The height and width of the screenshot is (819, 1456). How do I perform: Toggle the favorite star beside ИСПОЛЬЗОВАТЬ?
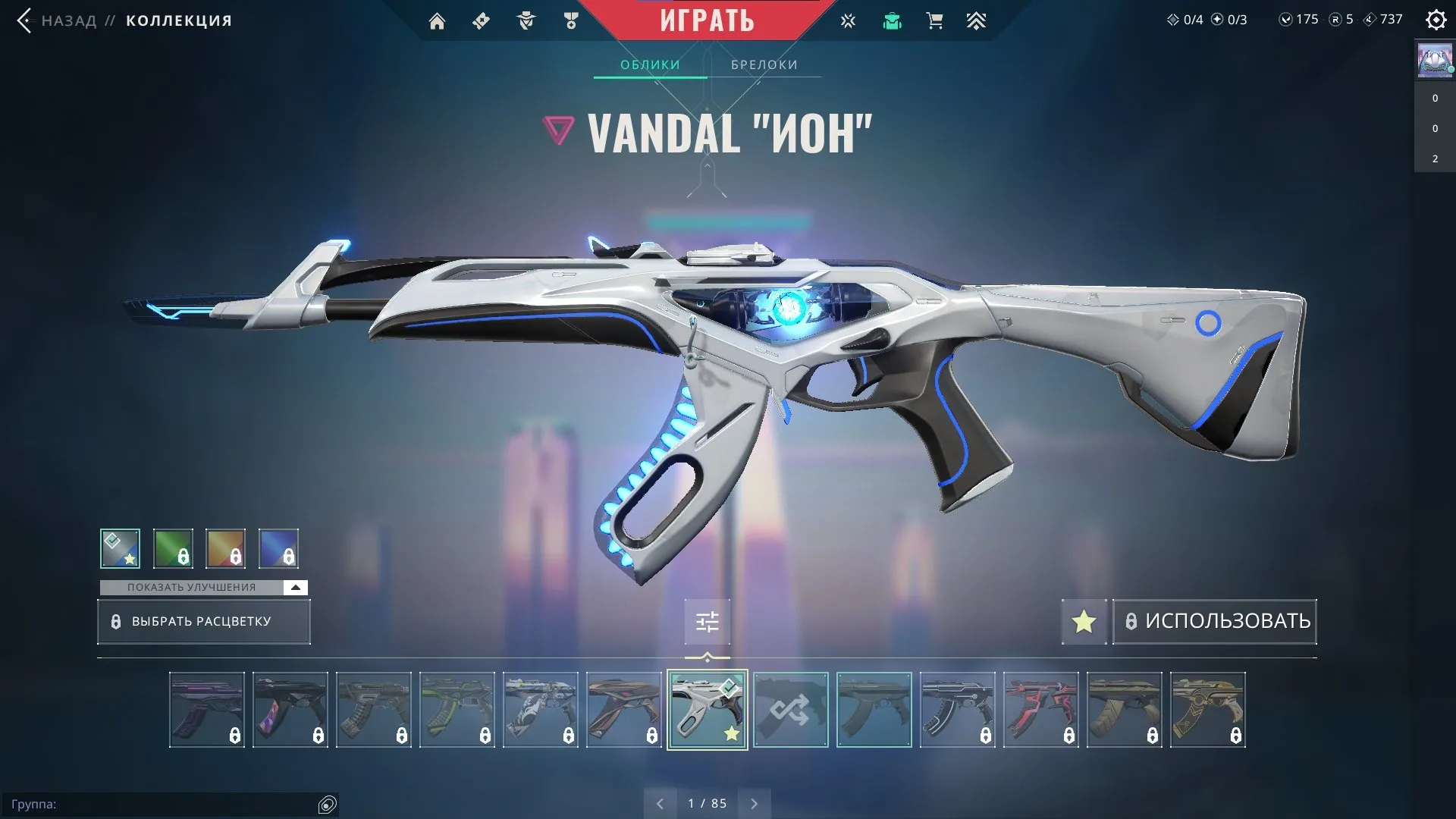1084,621
